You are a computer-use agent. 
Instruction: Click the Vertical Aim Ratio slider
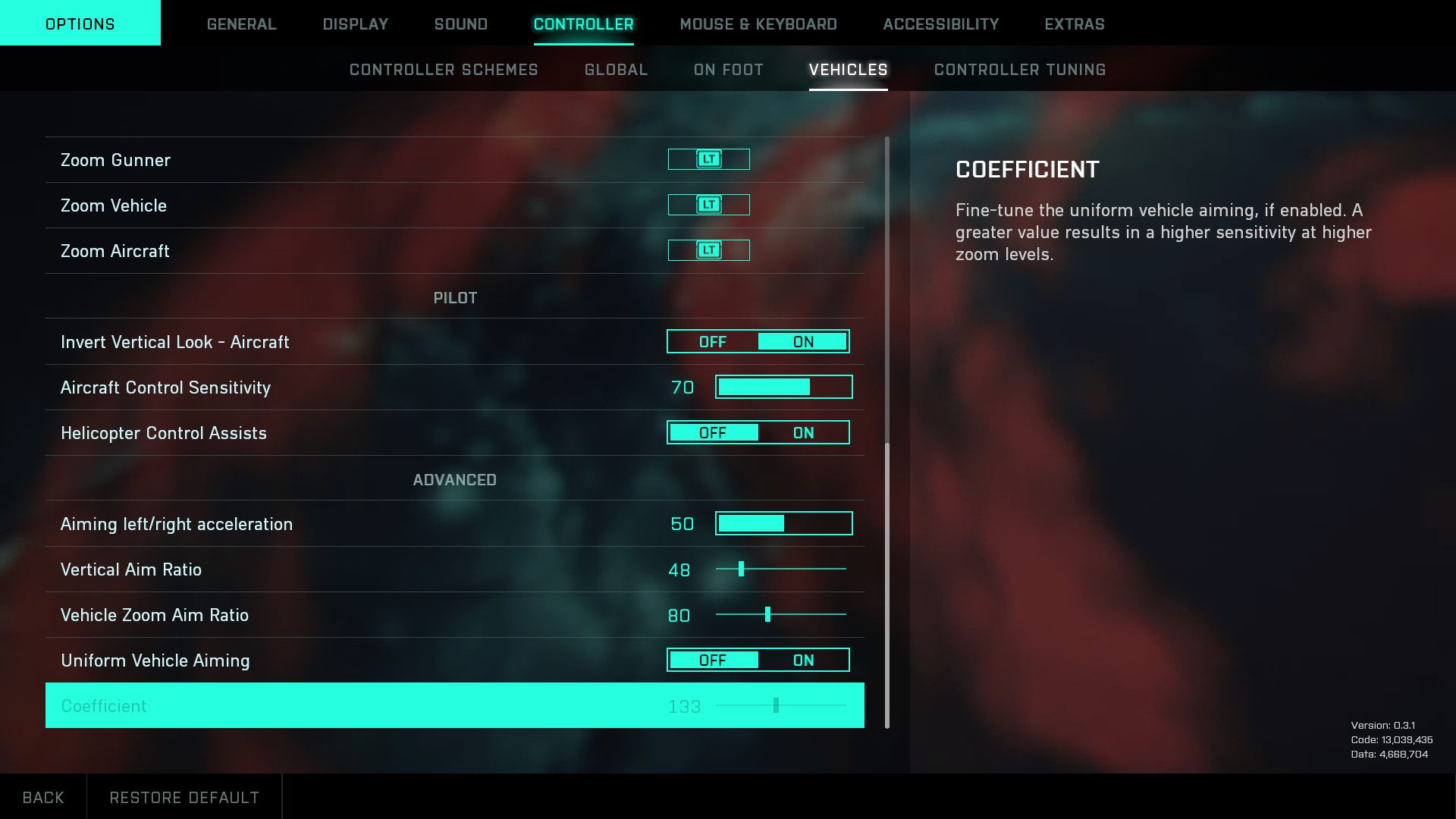tap(780, 569)
